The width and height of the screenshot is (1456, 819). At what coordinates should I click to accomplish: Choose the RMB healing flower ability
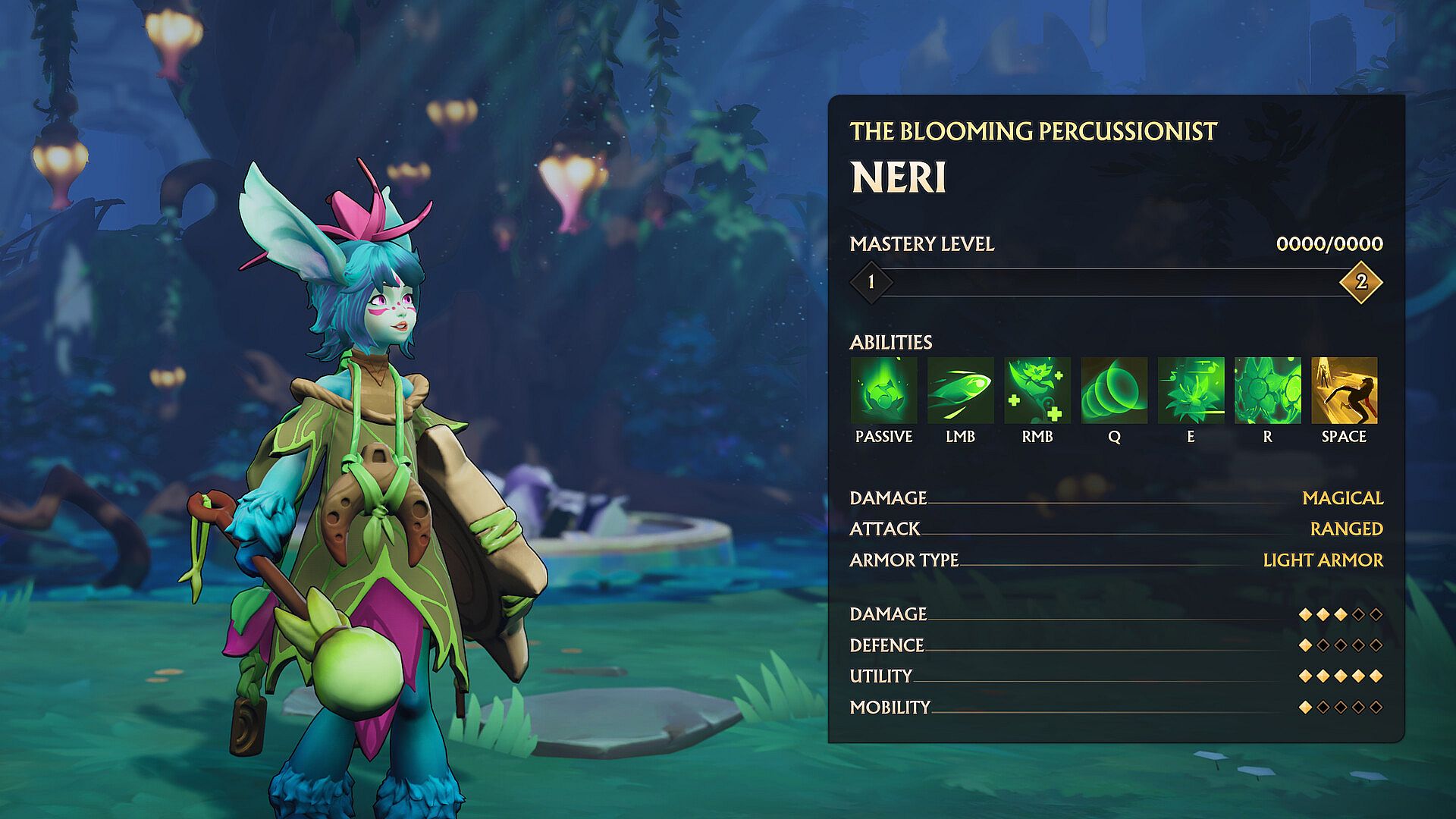[x=1037, y=391]
